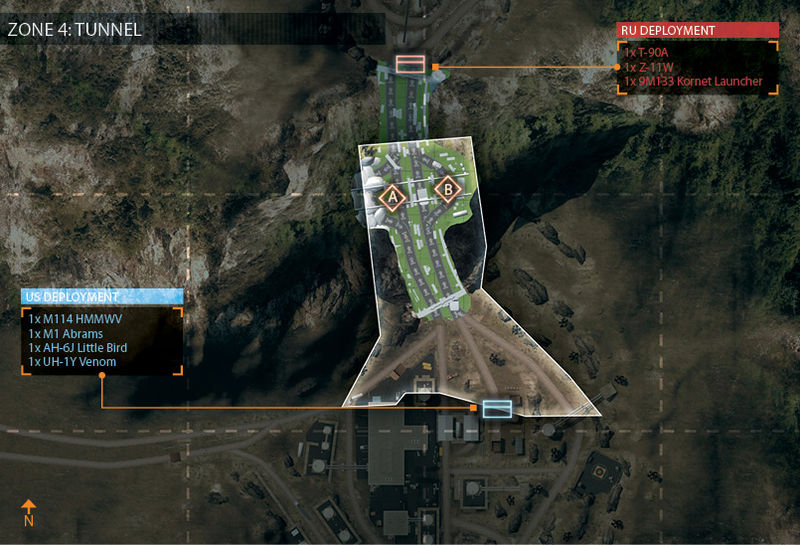Image resolution: width=800 pixels, height=545 pixels.
Task: Select objective marker A on the map
Action: pyautogui.click(x=392, y=198)
